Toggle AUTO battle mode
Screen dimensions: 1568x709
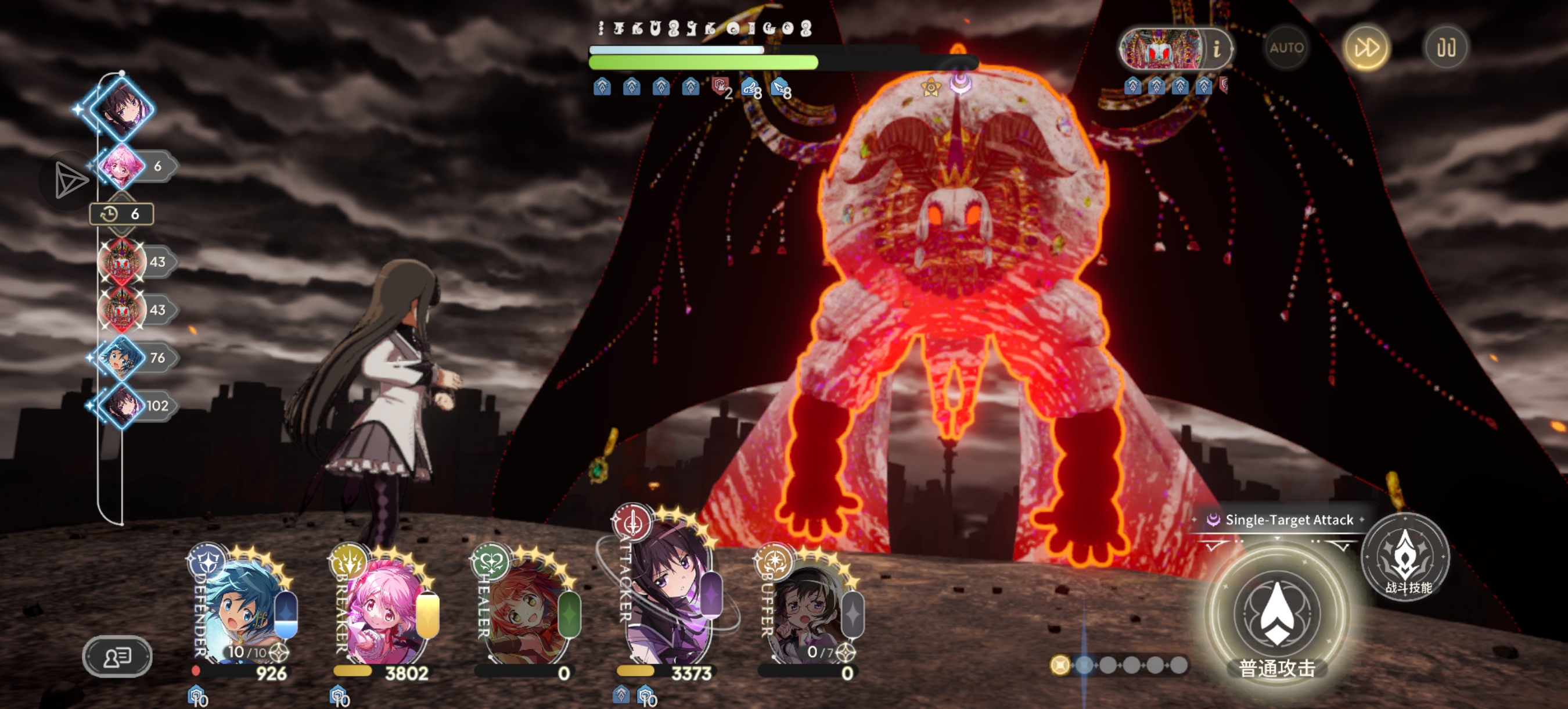pyautogui.click(x=1286, y=48)
